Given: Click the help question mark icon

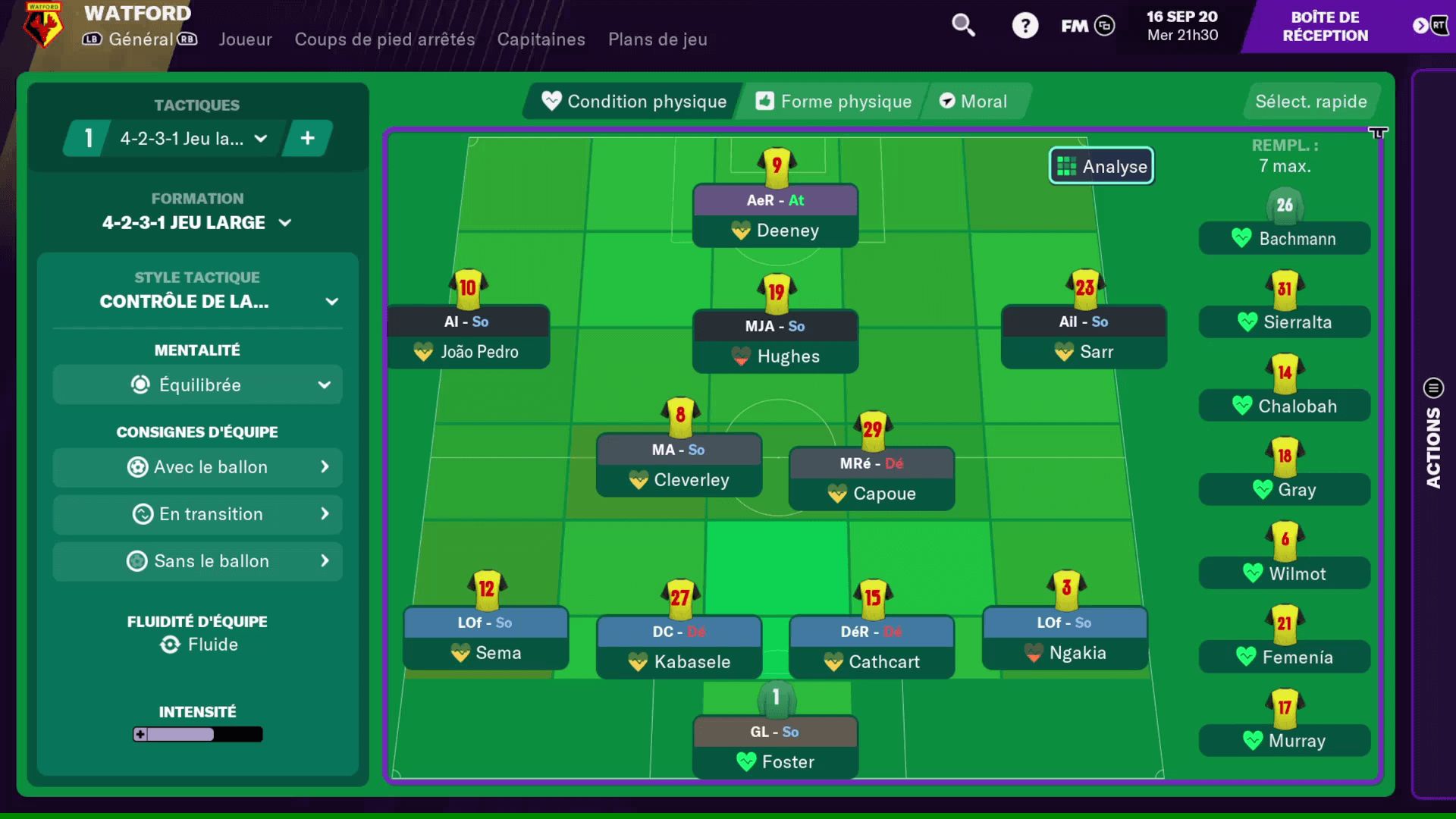Looking at the screenshot, I should (x=1025, y=25).
